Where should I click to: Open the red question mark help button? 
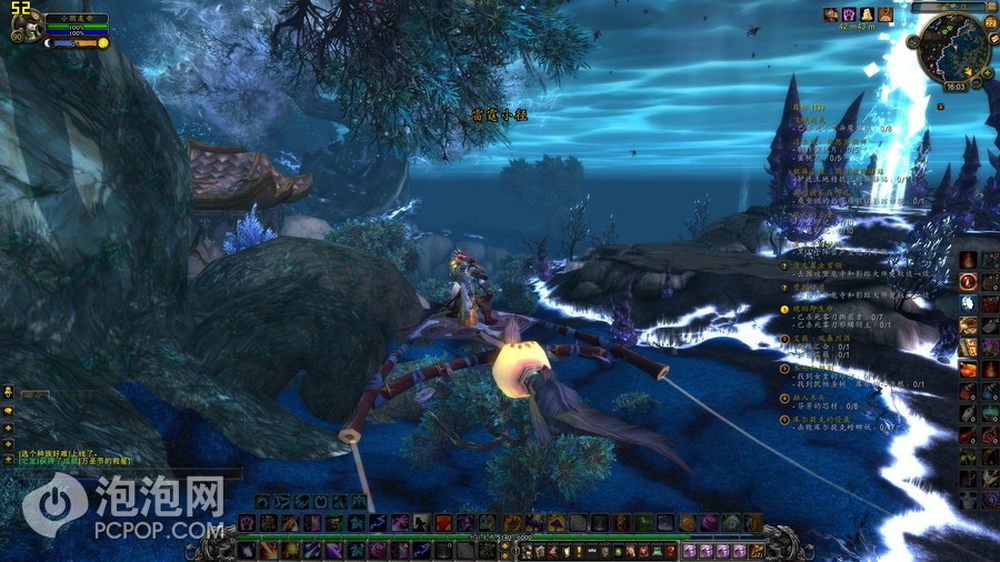pyautogui.click(x=670, y=550)
